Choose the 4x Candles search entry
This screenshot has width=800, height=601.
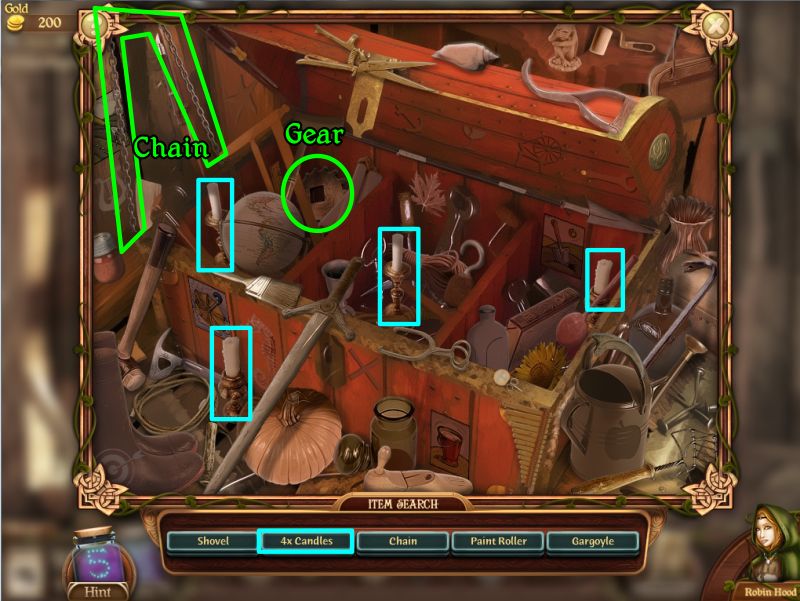click(x=306, y=541)
